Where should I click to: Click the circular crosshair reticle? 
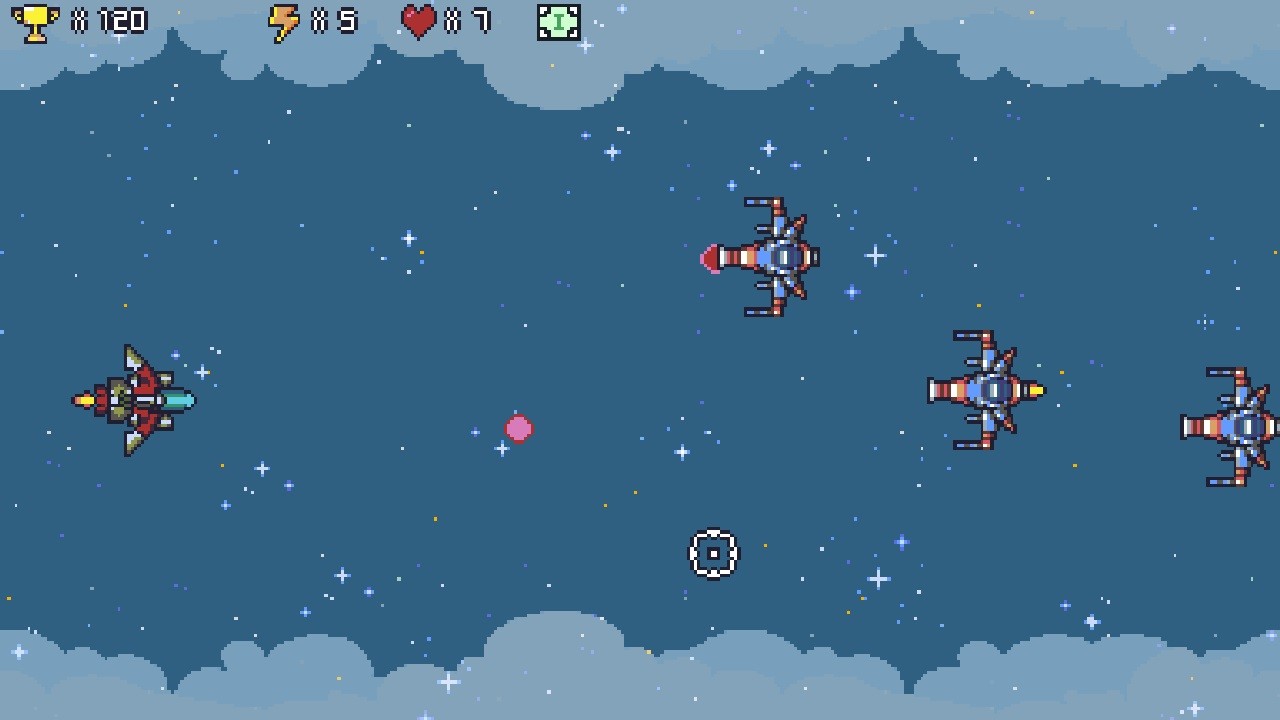[713, 553]
